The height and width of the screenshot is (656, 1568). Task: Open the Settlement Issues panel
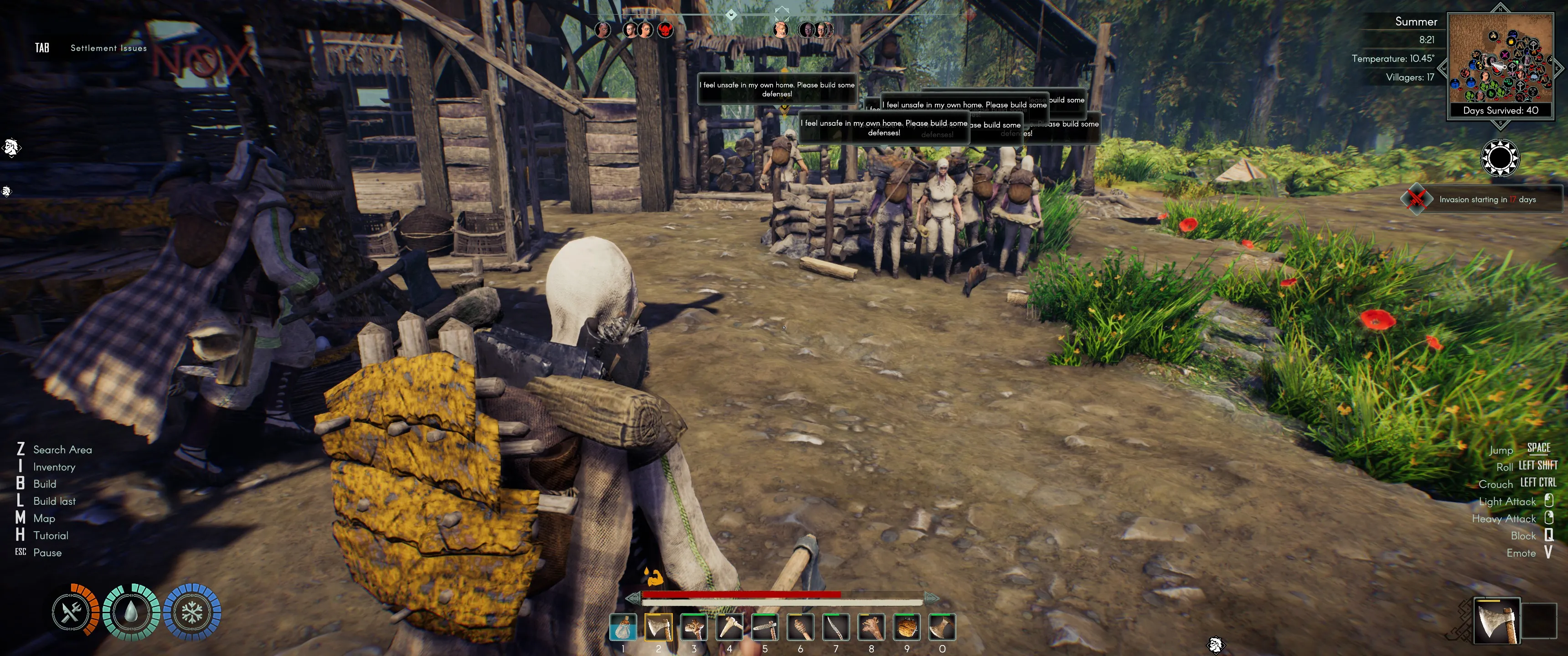click(x=108, y=48)
